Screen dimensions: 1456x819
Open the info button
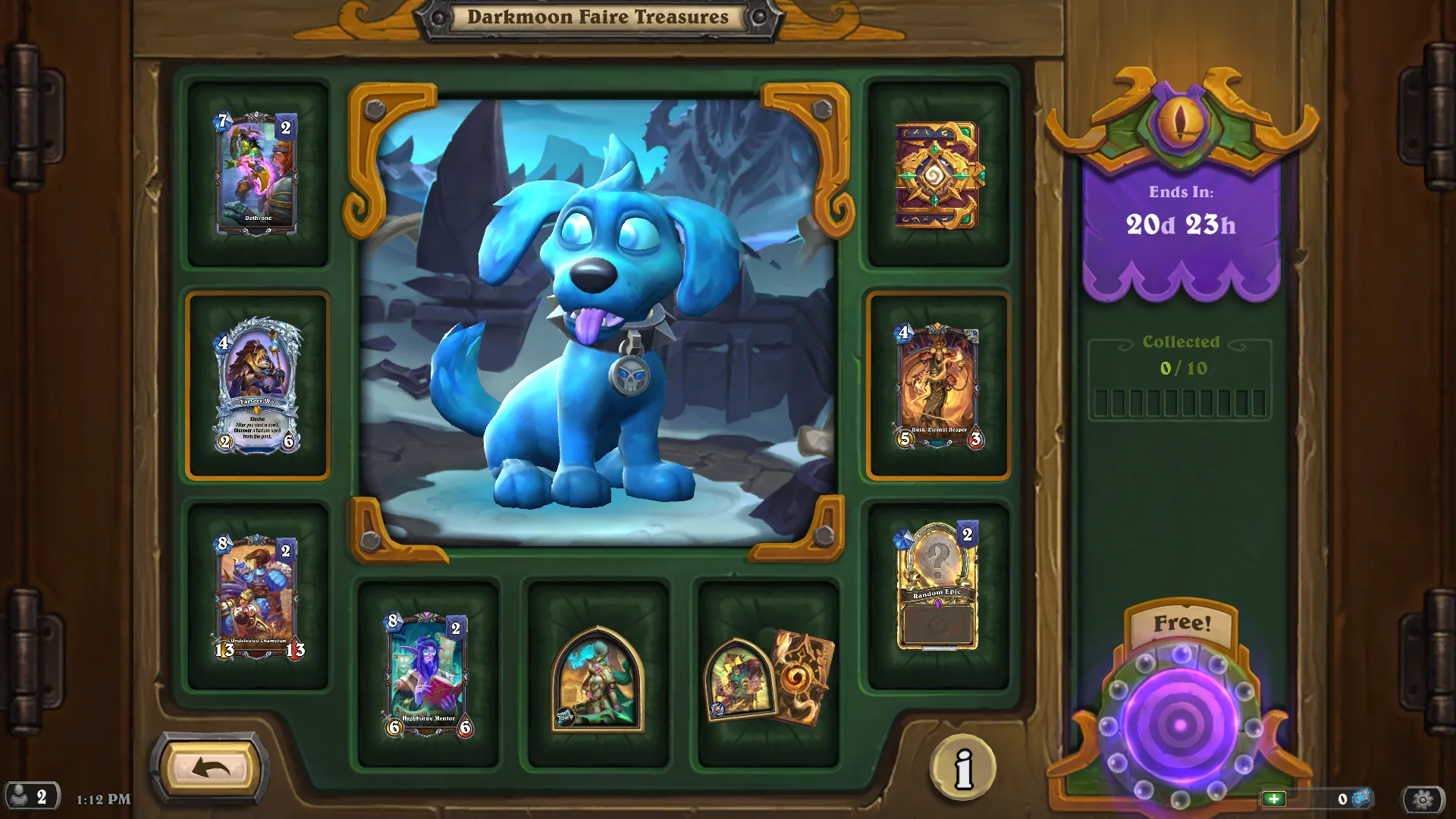tap(963, 767)
